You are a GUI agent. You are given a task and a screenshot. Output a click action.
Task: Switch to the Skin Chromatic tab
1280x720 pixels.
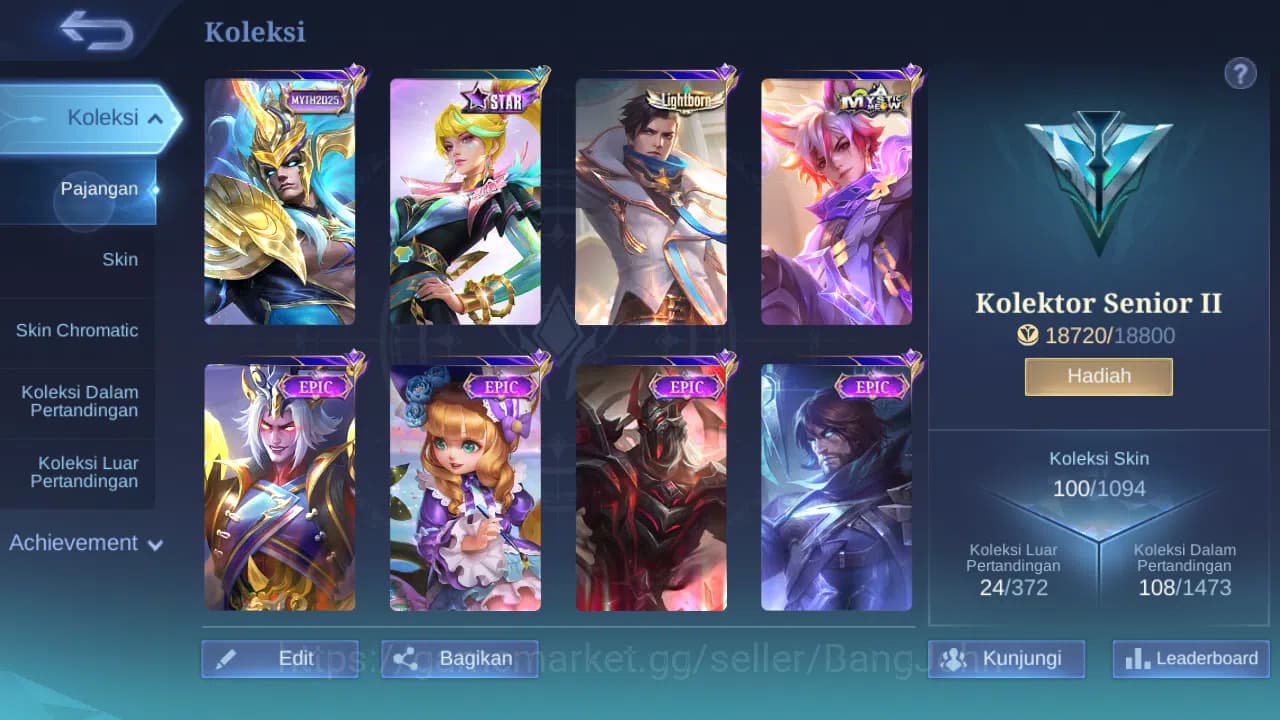pos(79,330)
